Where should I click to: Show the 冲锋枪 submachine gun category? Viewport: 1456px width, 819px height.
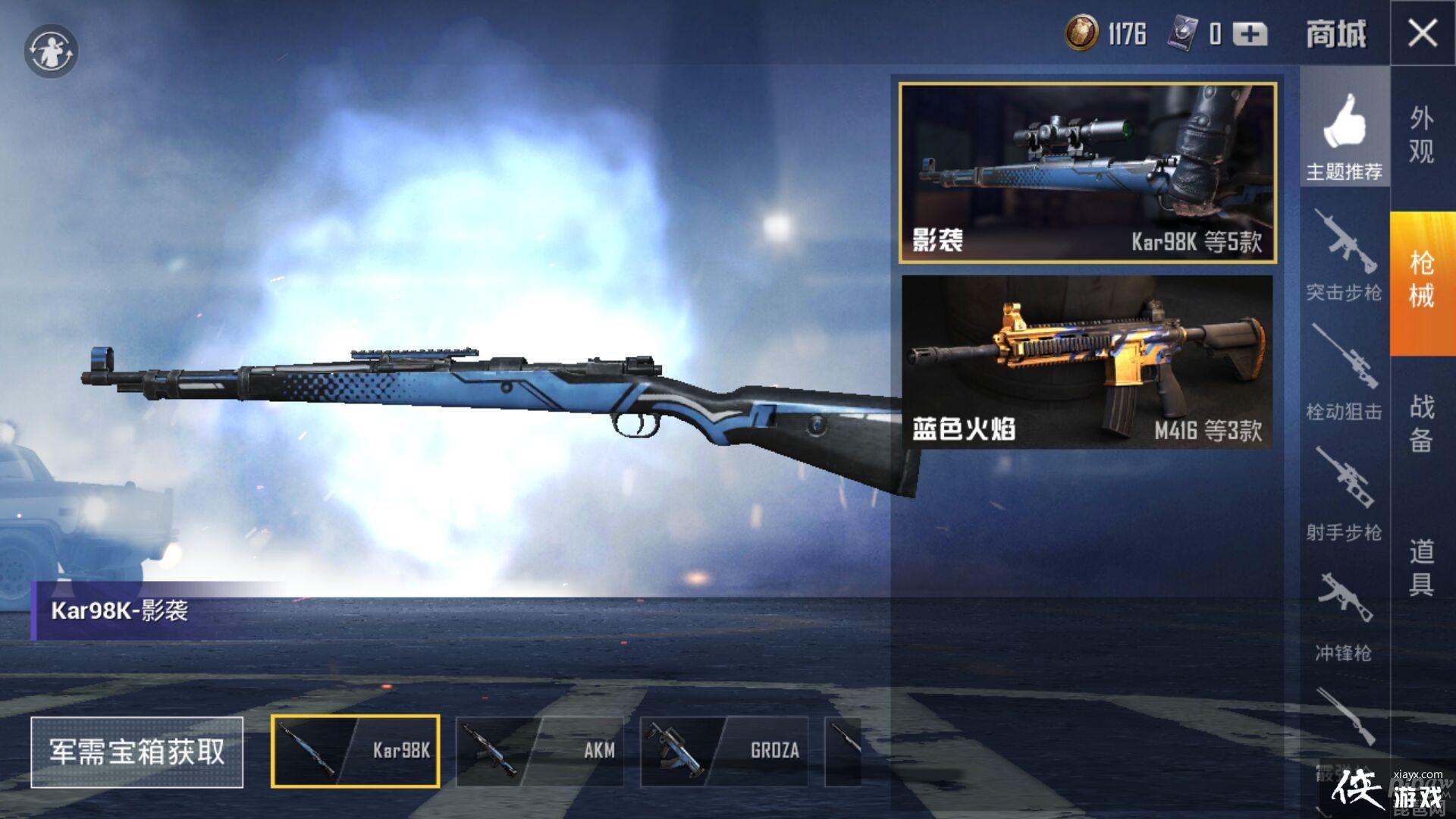pos(1344,616)
